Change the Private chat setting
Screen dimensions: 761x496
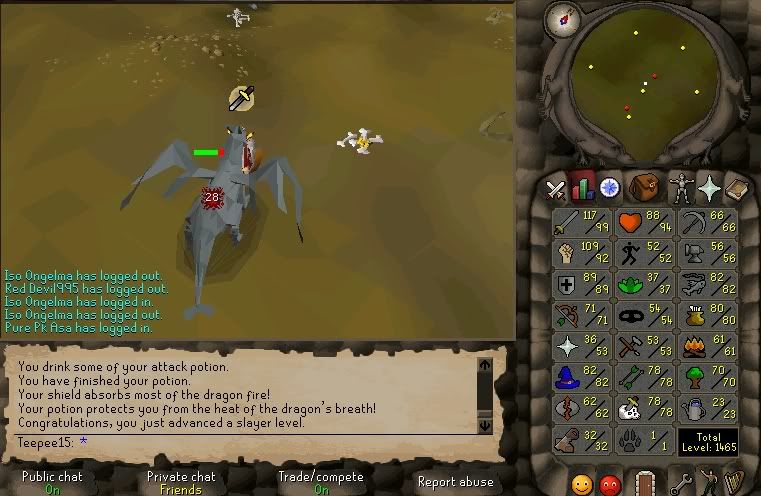click(x=180, y=482)
